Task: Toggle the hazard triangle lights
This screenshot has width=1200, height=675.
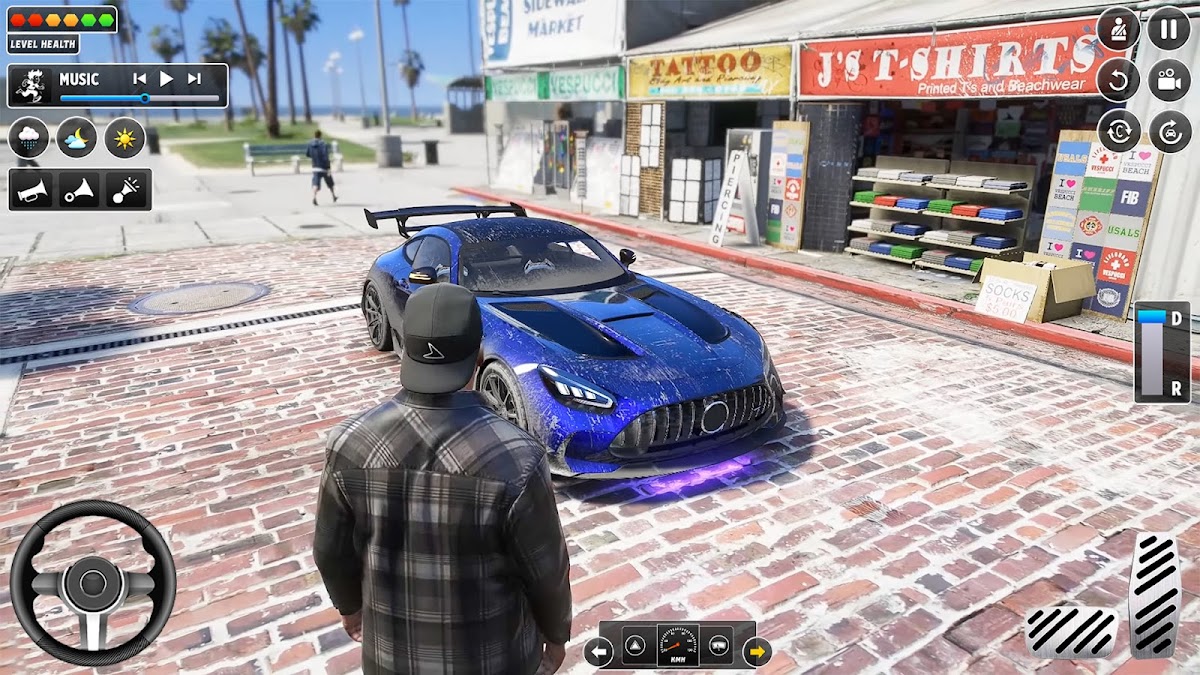Action: coord(637,646)
